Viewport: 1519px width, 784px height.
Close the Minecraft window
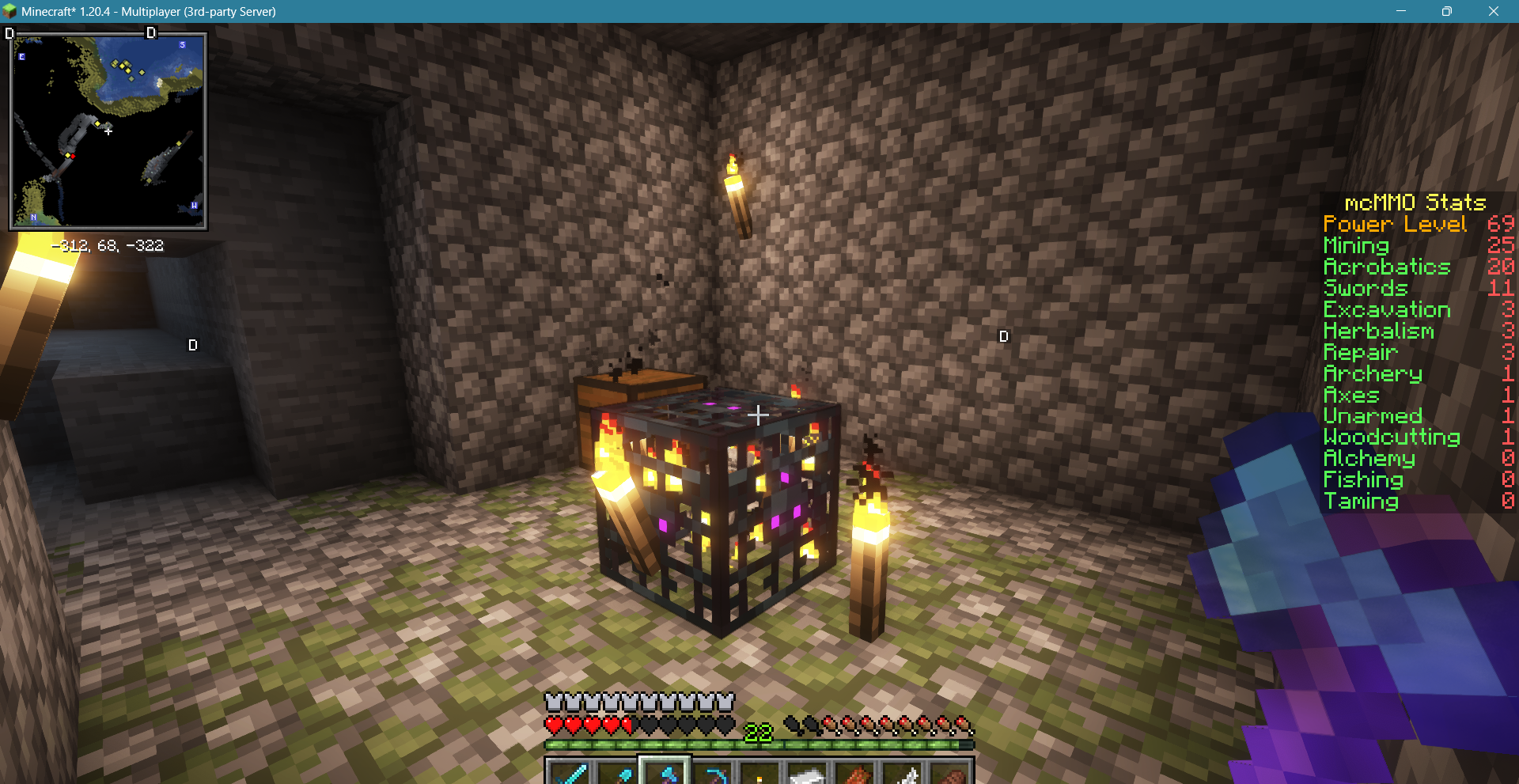pyautogui.click(x=1493, y=11)
